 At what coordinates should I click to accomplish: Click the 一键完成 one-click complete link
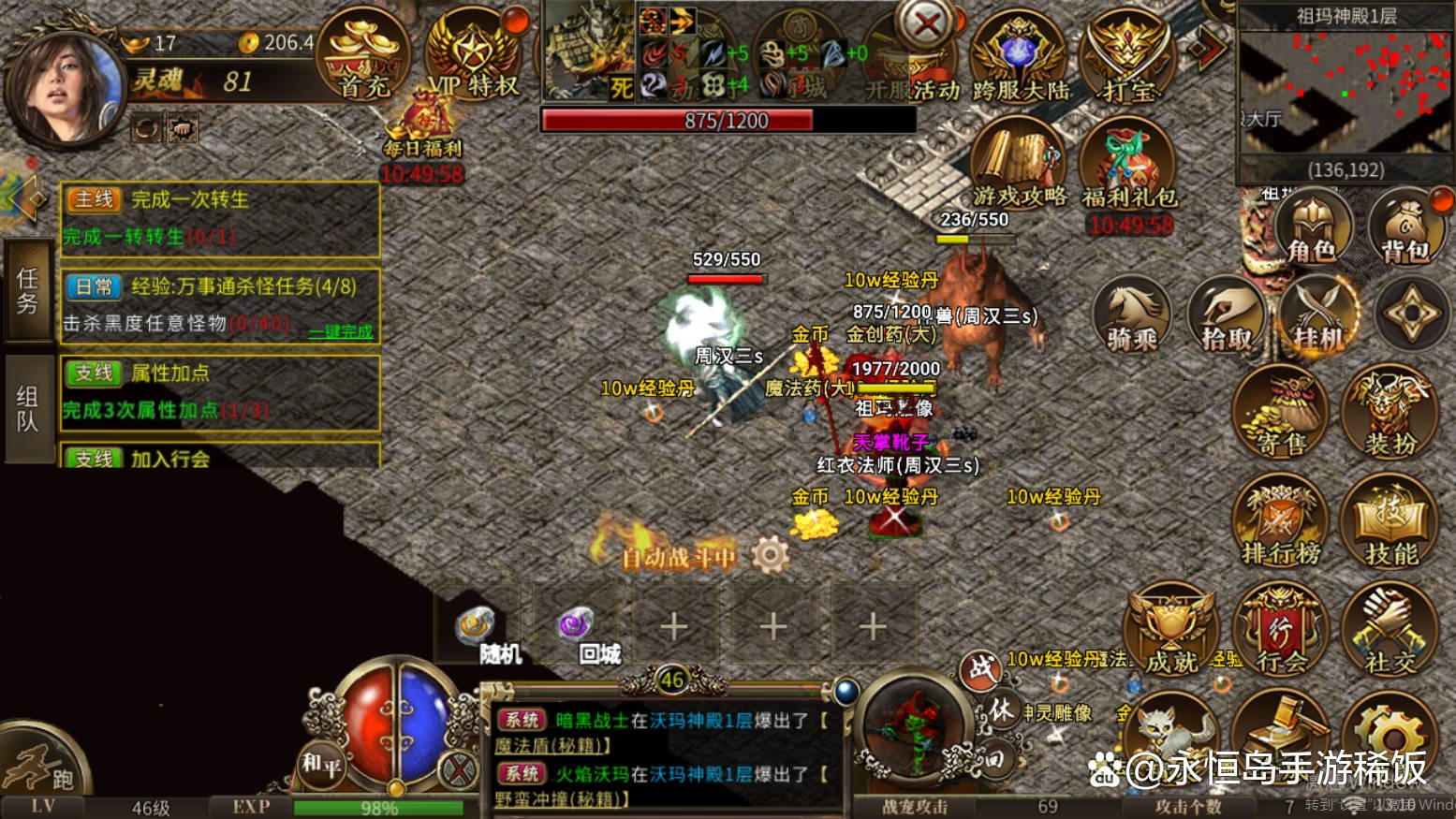[x=341, y=331]
